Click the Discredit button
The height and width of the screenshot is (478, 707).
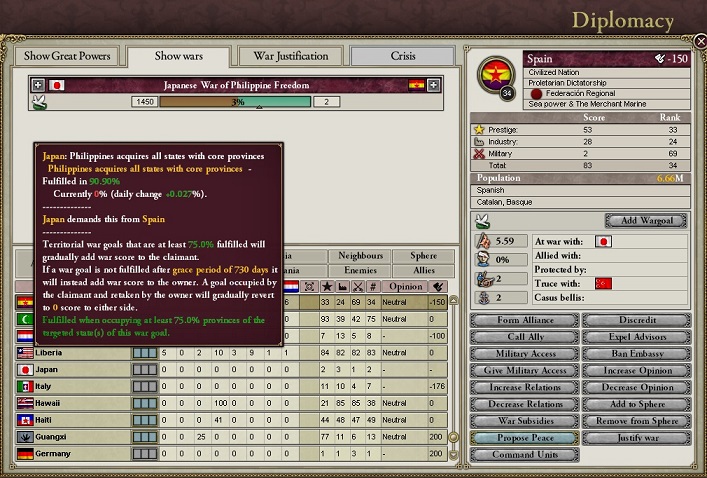pos(635,320)
